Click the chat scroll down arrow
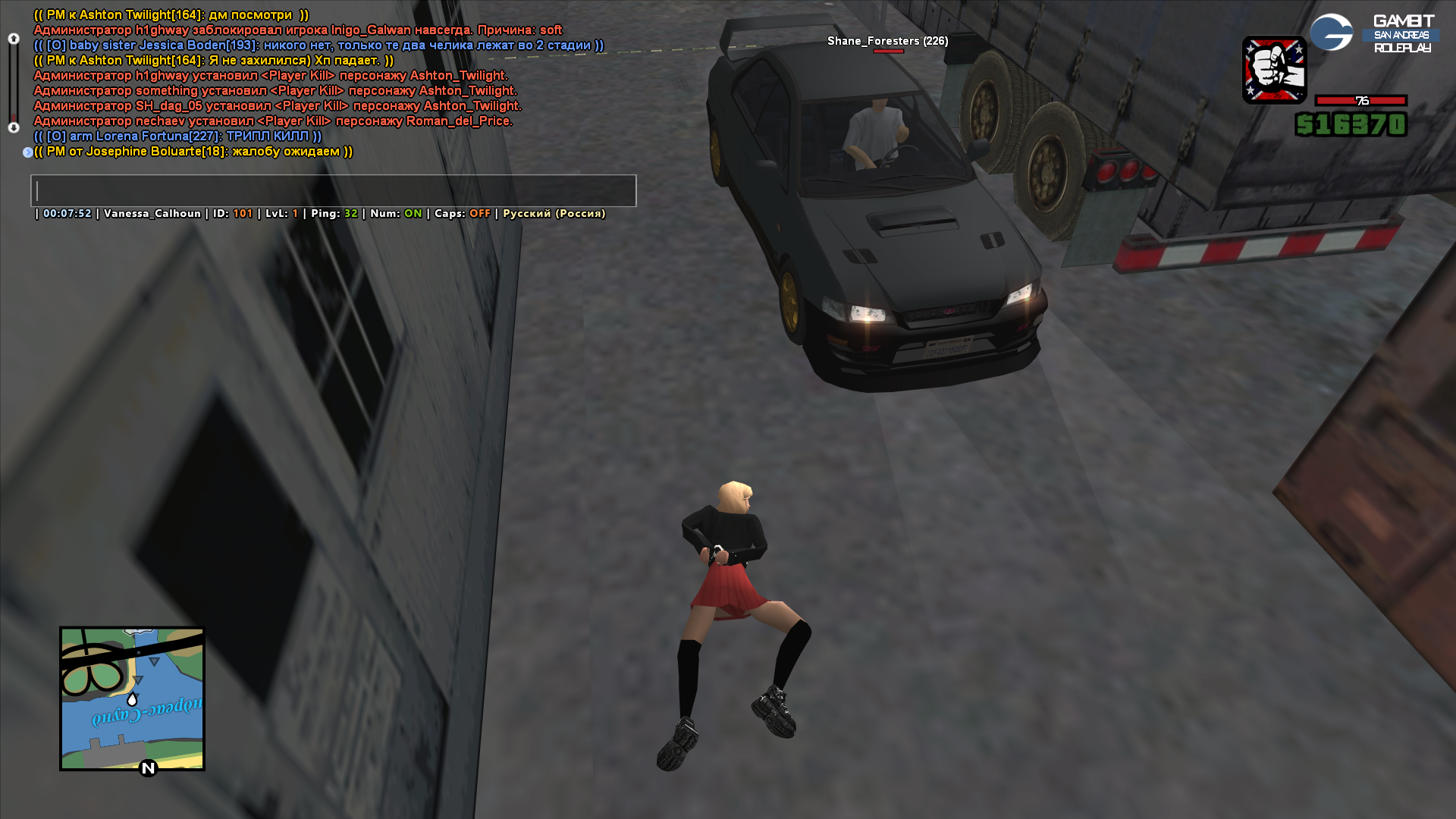This screenshot has height=819, width=1456. pos(14,127)
